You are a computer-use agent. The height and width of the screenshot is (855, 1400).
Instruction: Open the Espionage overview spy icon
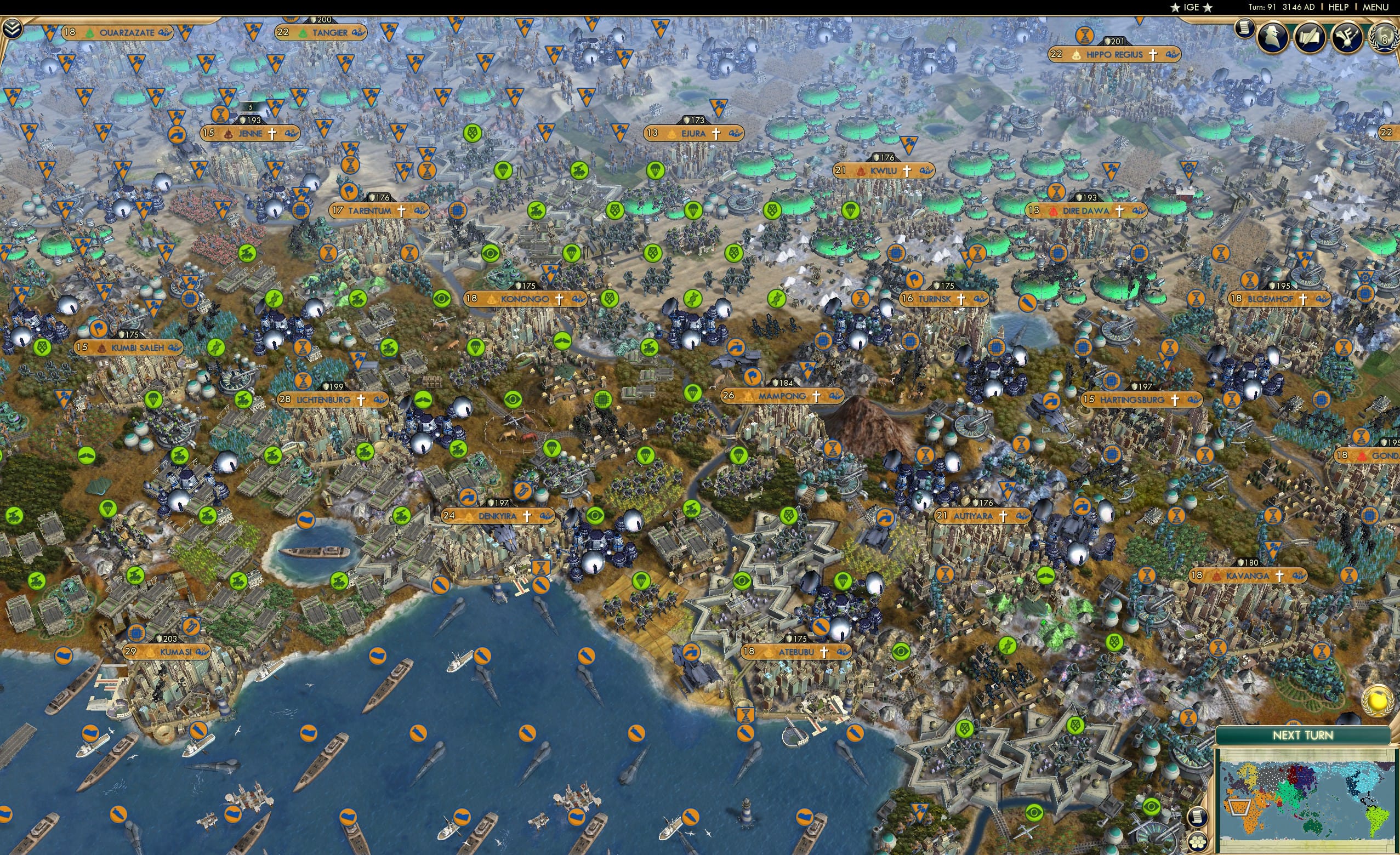point(1273,37)
